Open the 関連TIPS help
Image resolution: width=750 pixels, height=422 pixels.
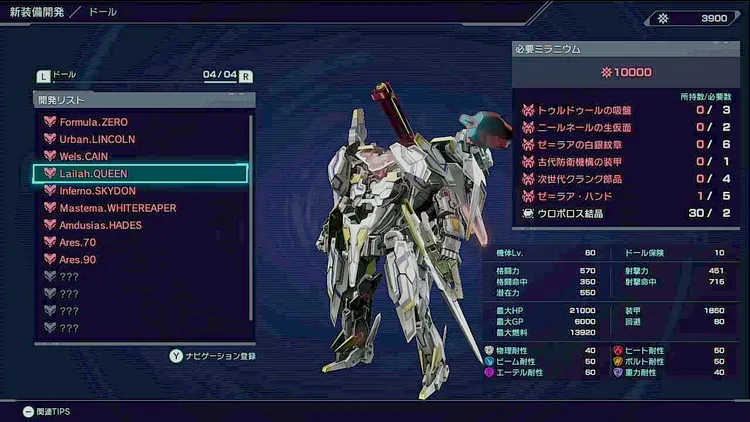(46, 411)
